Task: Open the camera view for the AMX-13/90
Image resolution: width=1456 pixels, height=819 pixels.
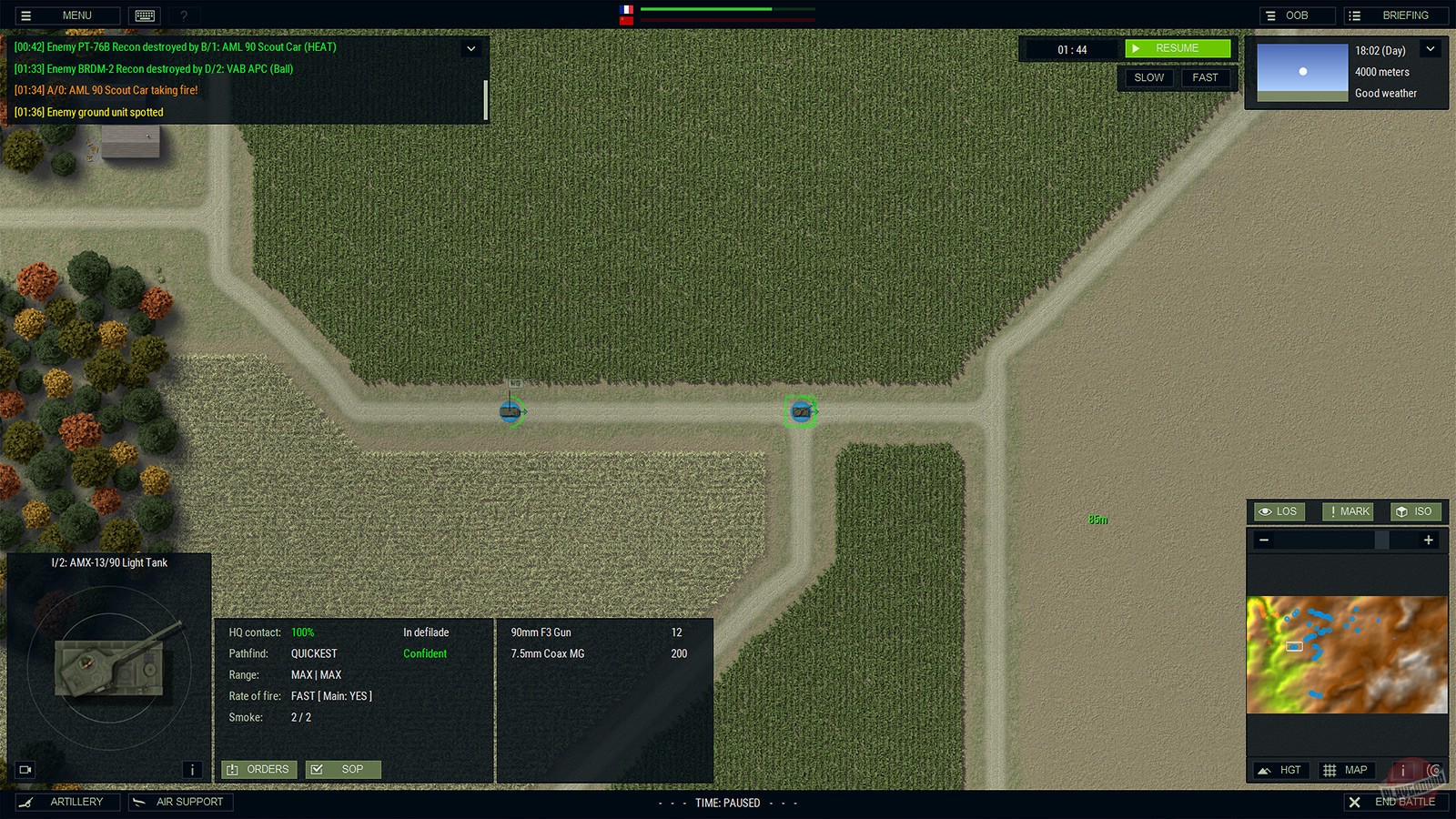Action: point(25,769)
